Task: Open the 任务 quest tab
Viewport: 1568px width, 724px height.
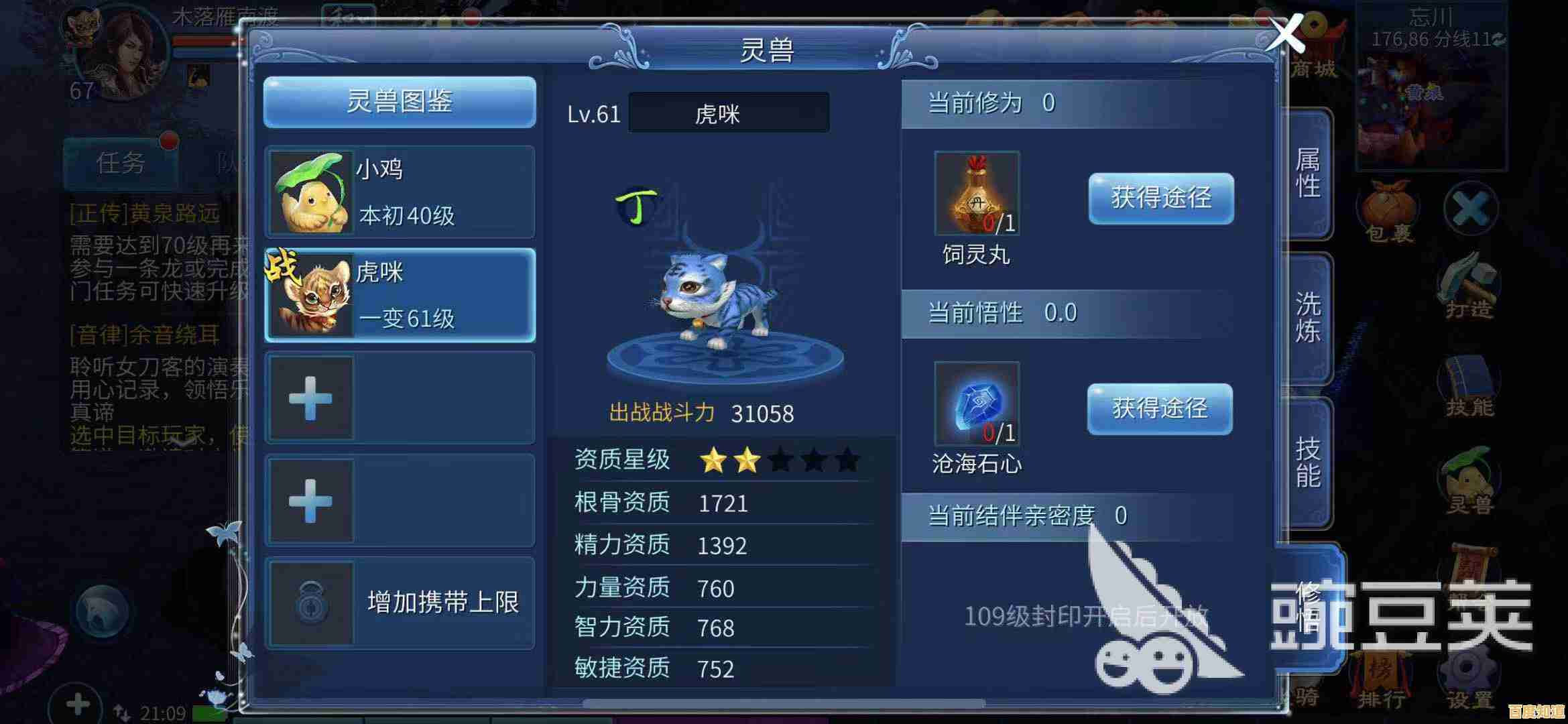Action: pyautogui.click(x=121, y=162)
